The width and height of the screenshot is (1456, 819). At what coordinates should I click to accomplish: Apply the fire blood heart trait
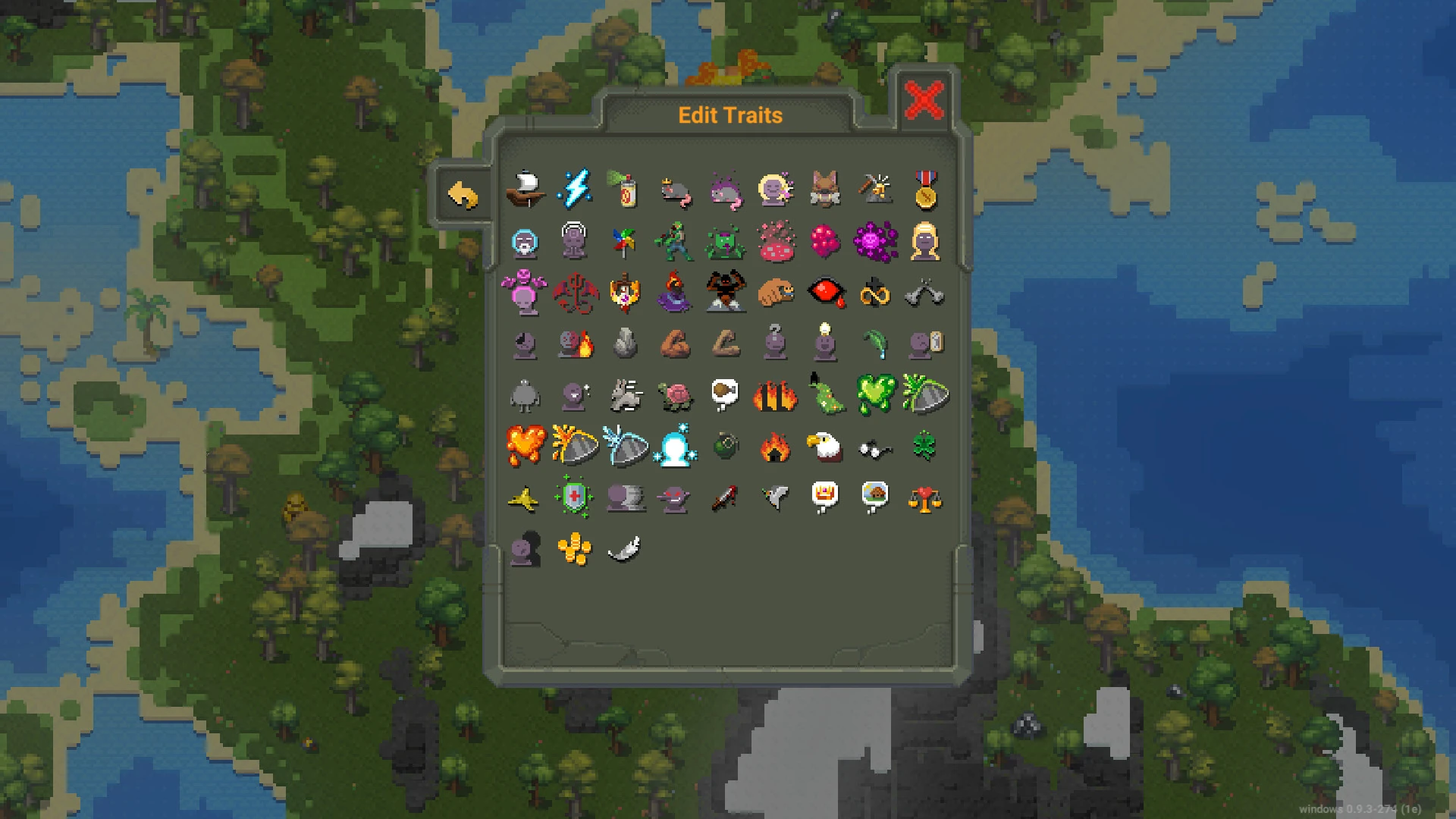pyautogui.click(x=526, y=446)
